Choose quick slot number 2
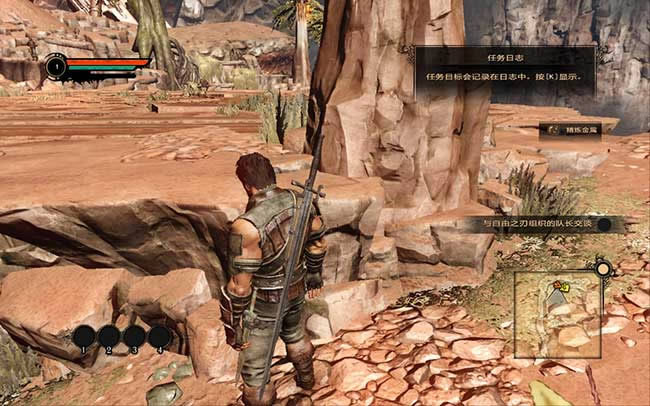Screen dimensions: 650x406 coord(109,336)
